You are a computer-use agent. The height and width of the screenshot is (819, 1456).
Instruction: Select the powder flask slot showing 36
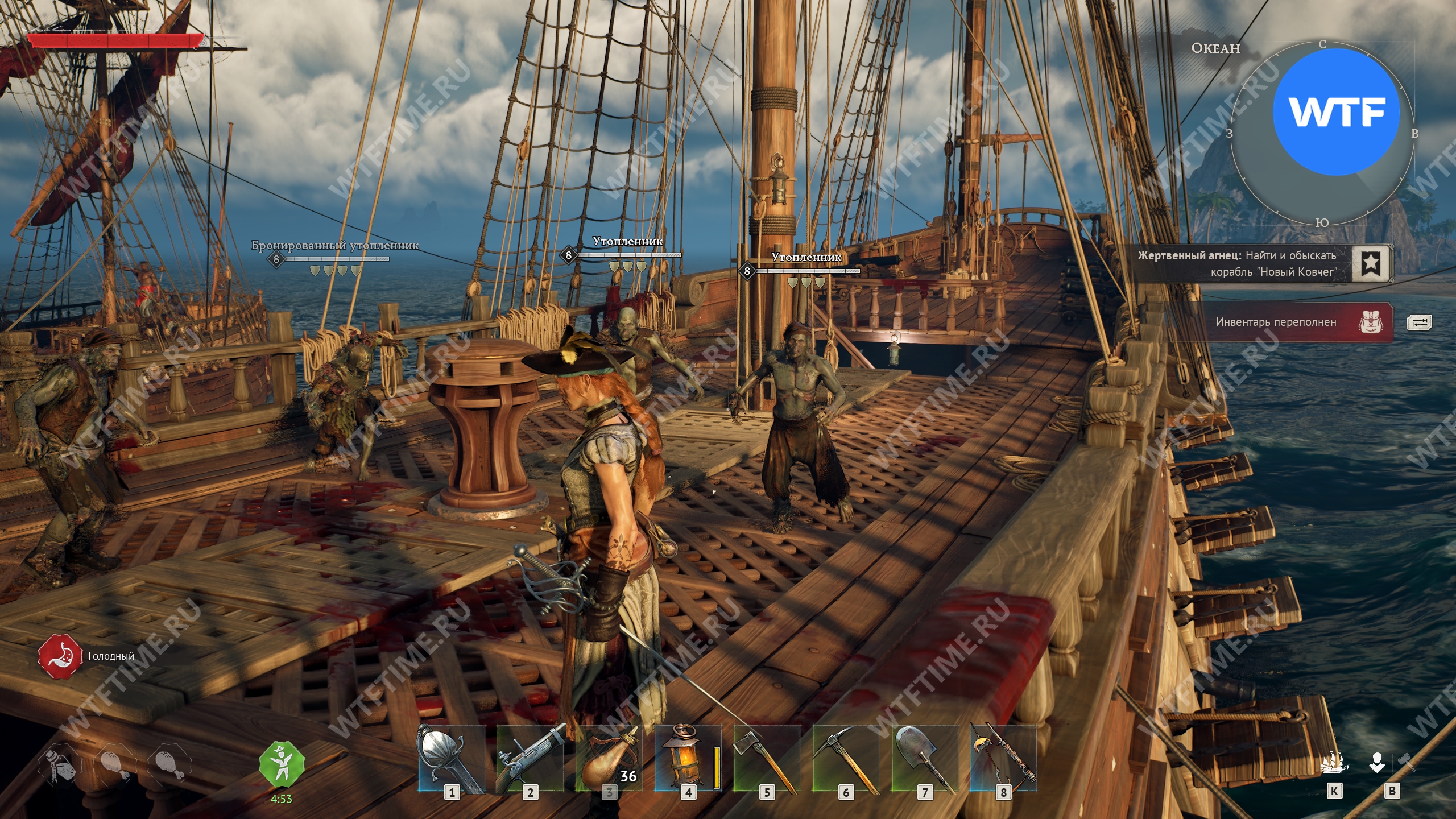(x=609, y=758)
